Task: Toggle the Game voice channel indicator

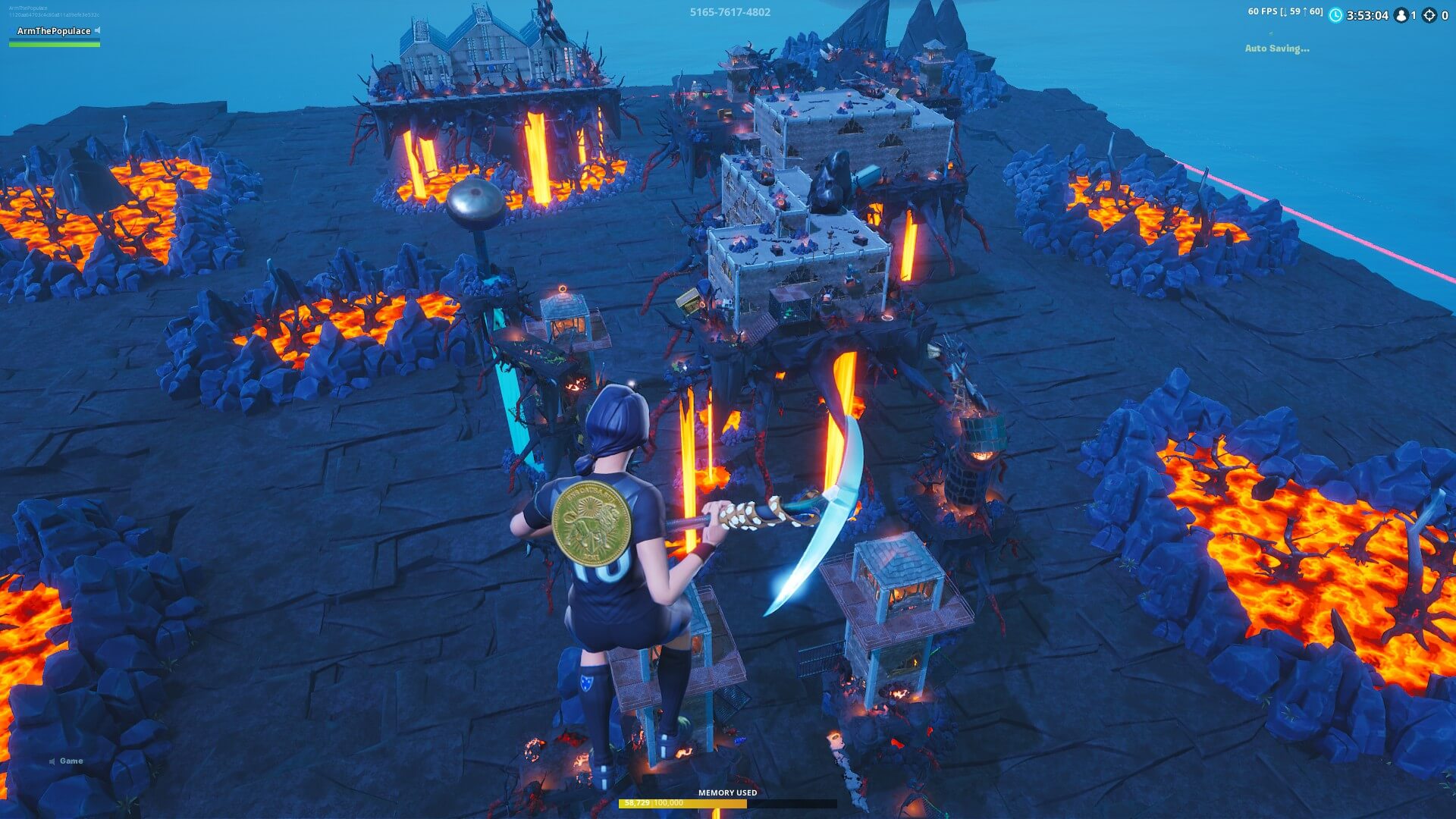Action: point(66,761)
